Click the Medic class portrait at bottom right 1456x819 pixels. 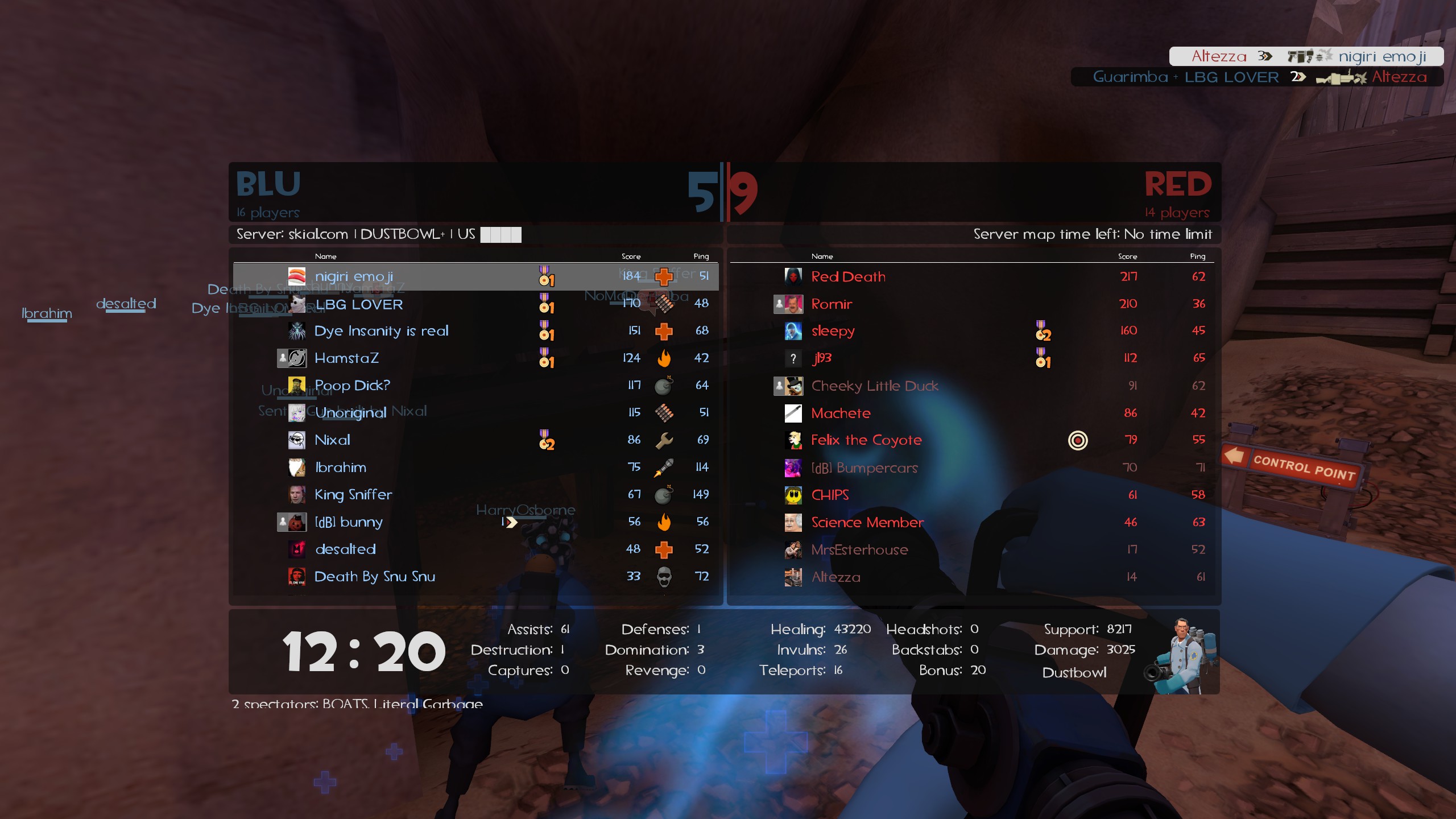[x=1184, y=653]
